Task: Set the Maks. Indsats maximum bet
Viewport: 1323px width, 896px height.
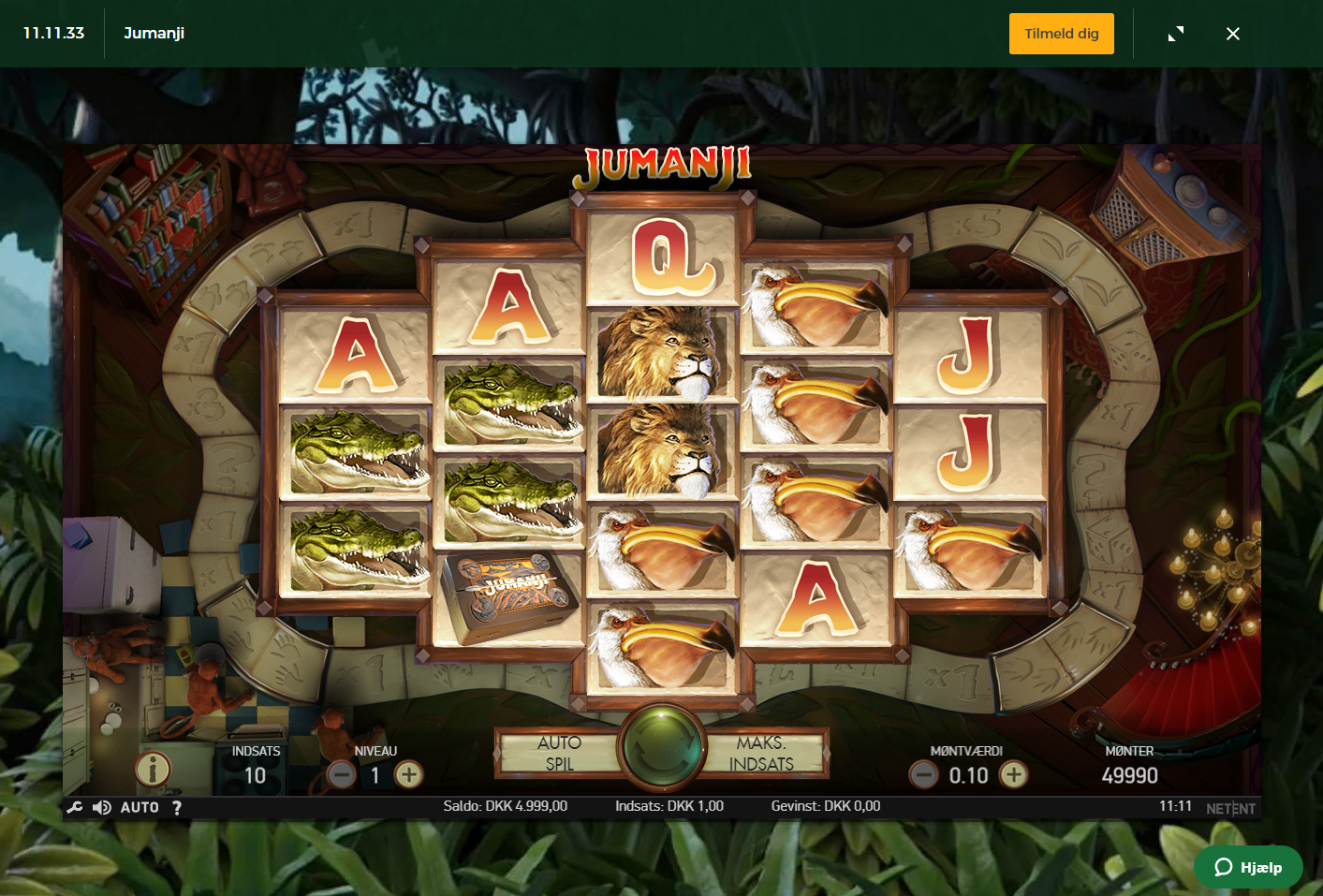Action: click(x=762, y=753)
